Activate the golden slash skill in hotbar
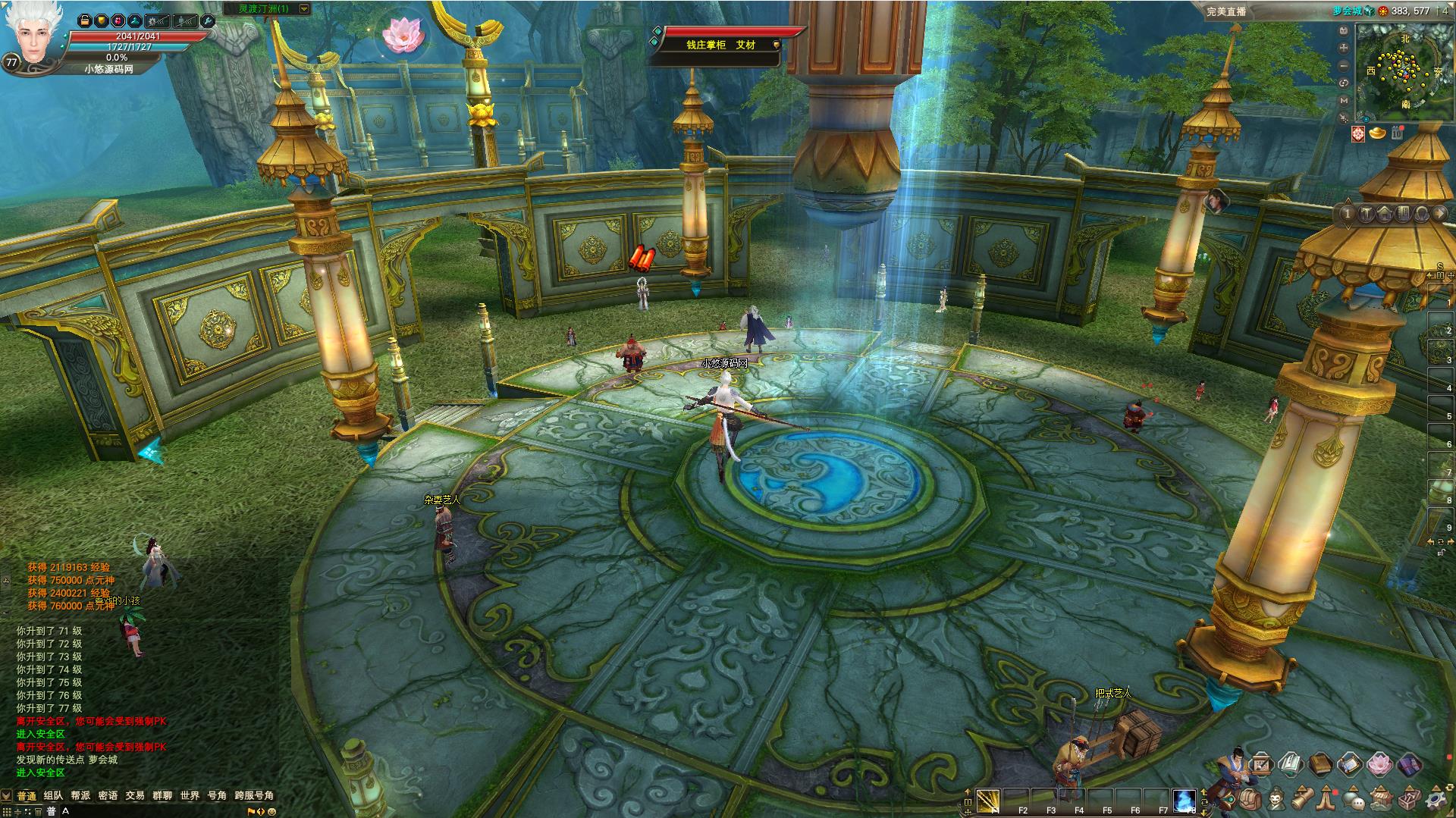 [987, 799]
